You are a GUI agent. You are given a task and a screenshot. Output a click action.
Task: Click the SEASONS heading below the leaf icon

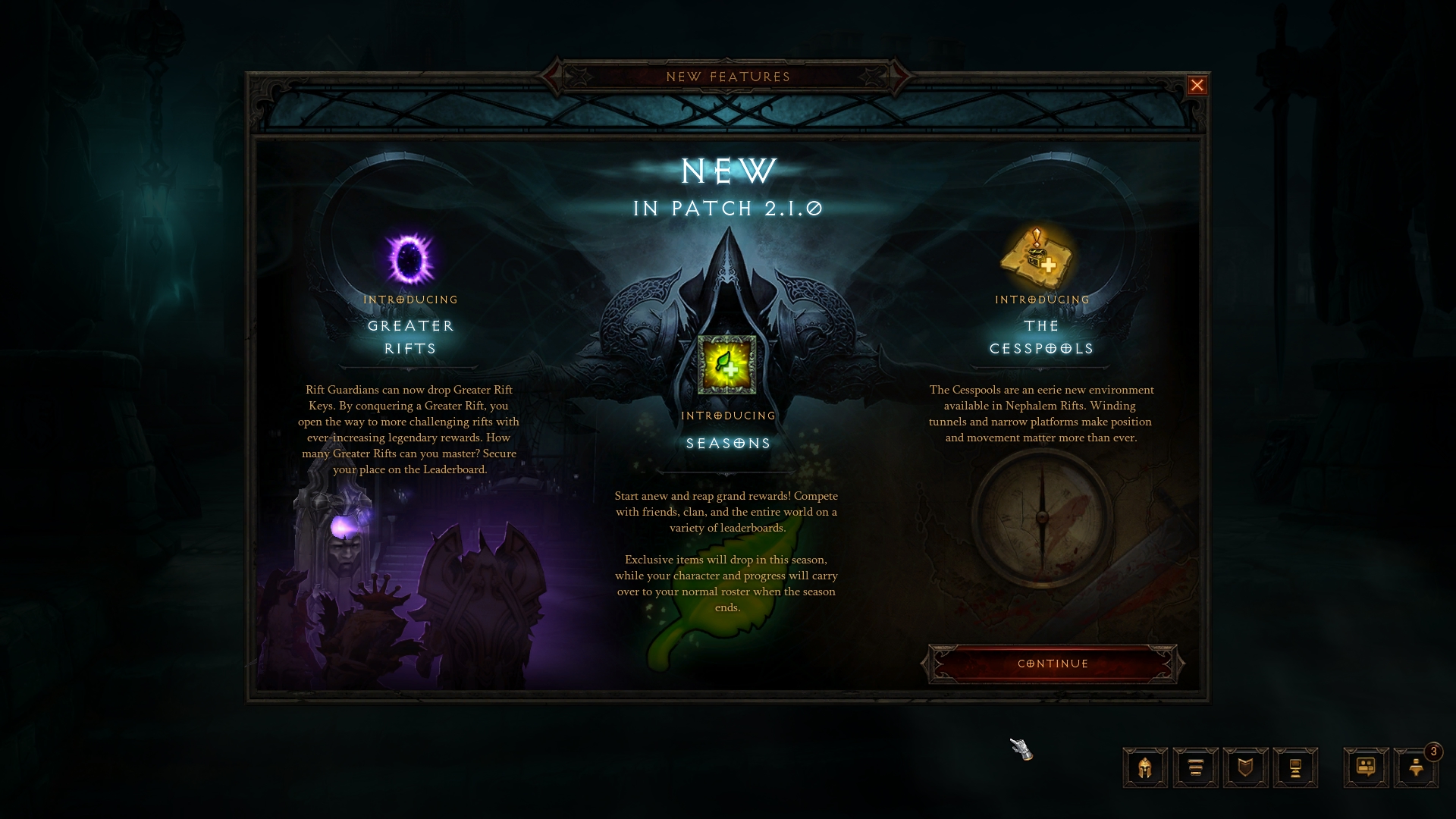[x=727, y=443]
